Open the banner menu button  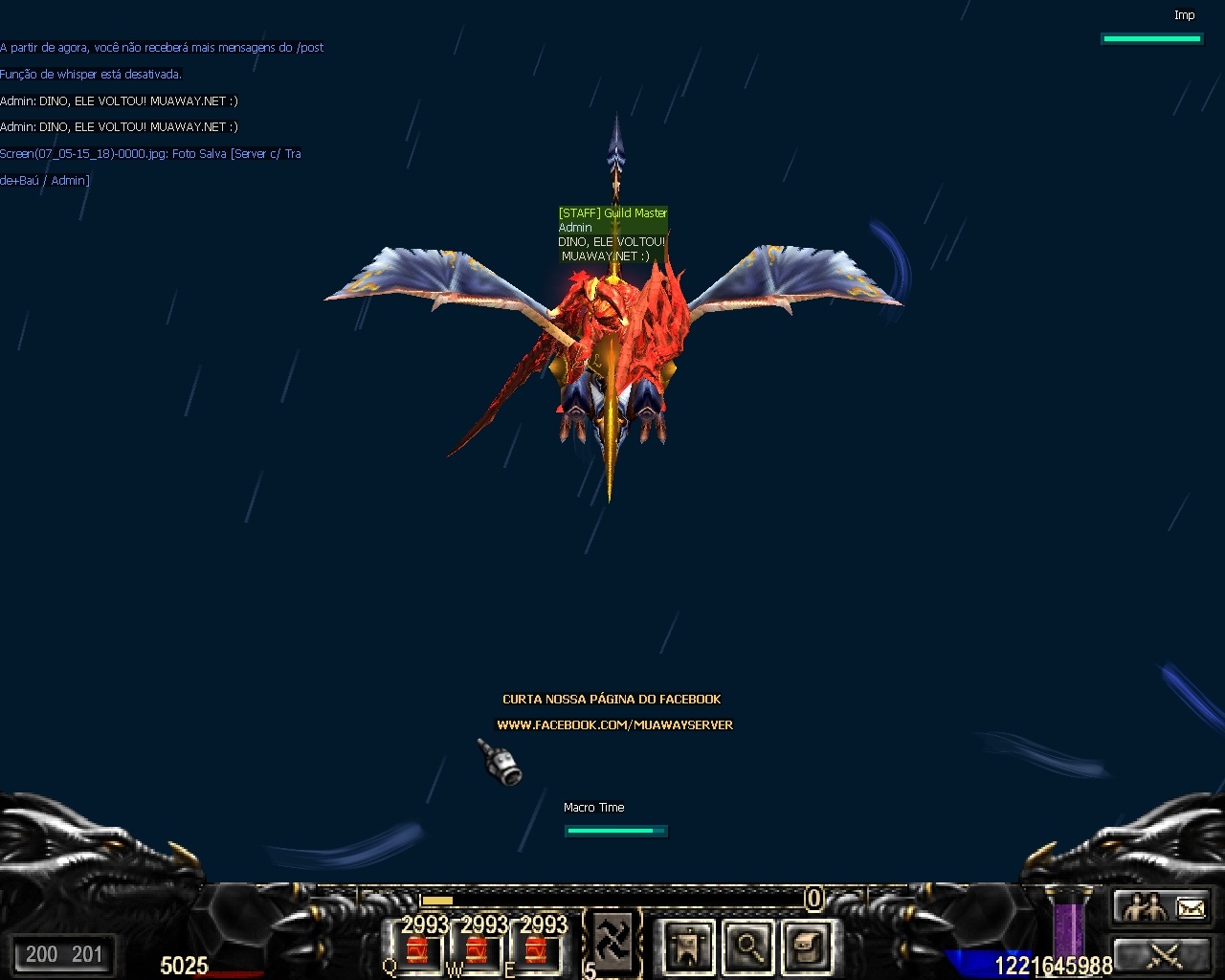[687, 947]
